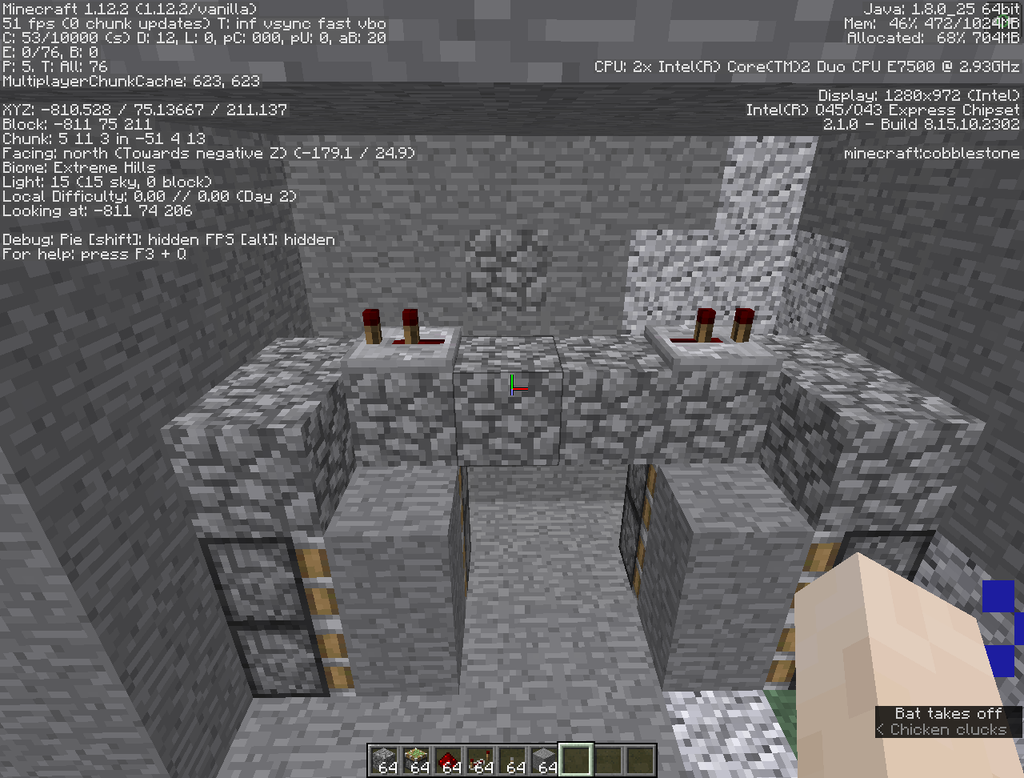Select the stone button hotbar slot

click(x=513, y=760)
